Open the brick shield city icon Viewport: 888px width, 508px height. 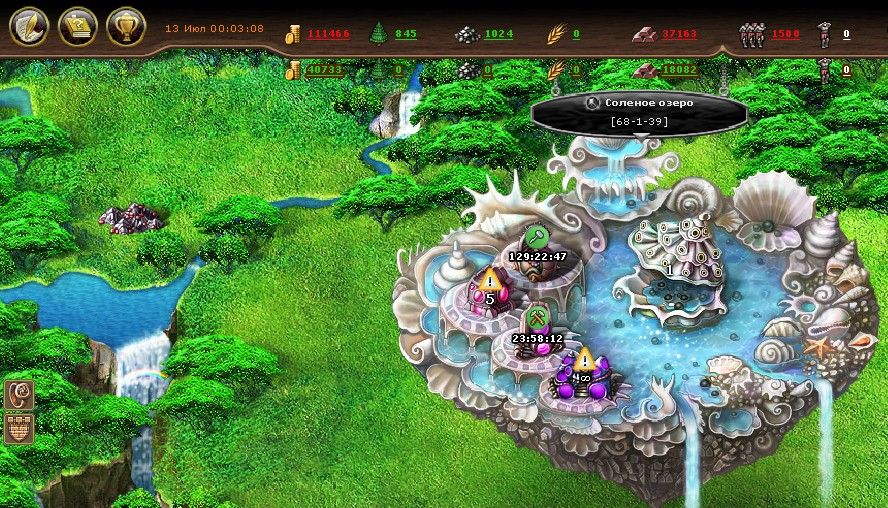19,427
